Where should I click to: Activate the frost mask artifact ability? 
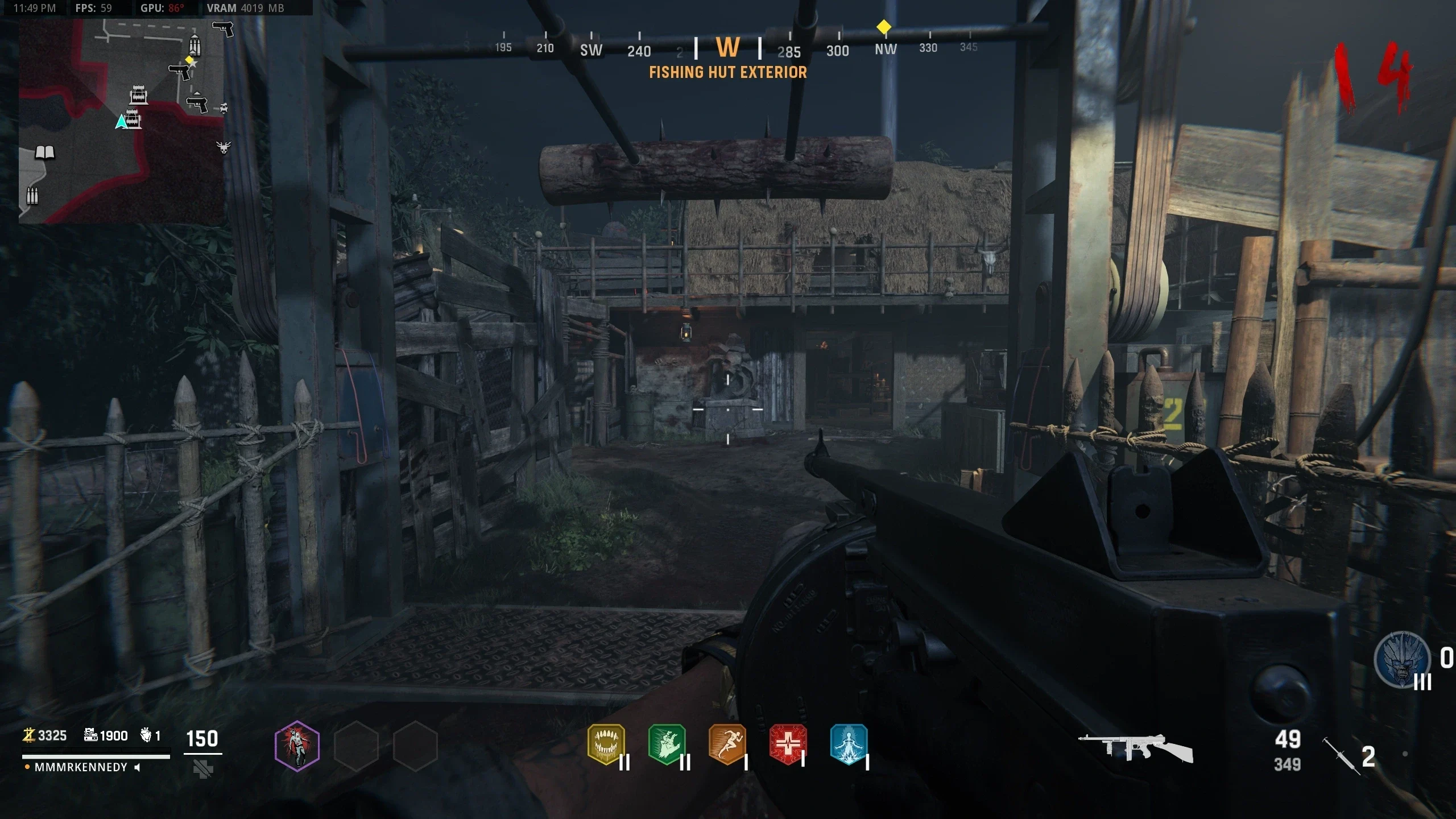coord(1402,660)
